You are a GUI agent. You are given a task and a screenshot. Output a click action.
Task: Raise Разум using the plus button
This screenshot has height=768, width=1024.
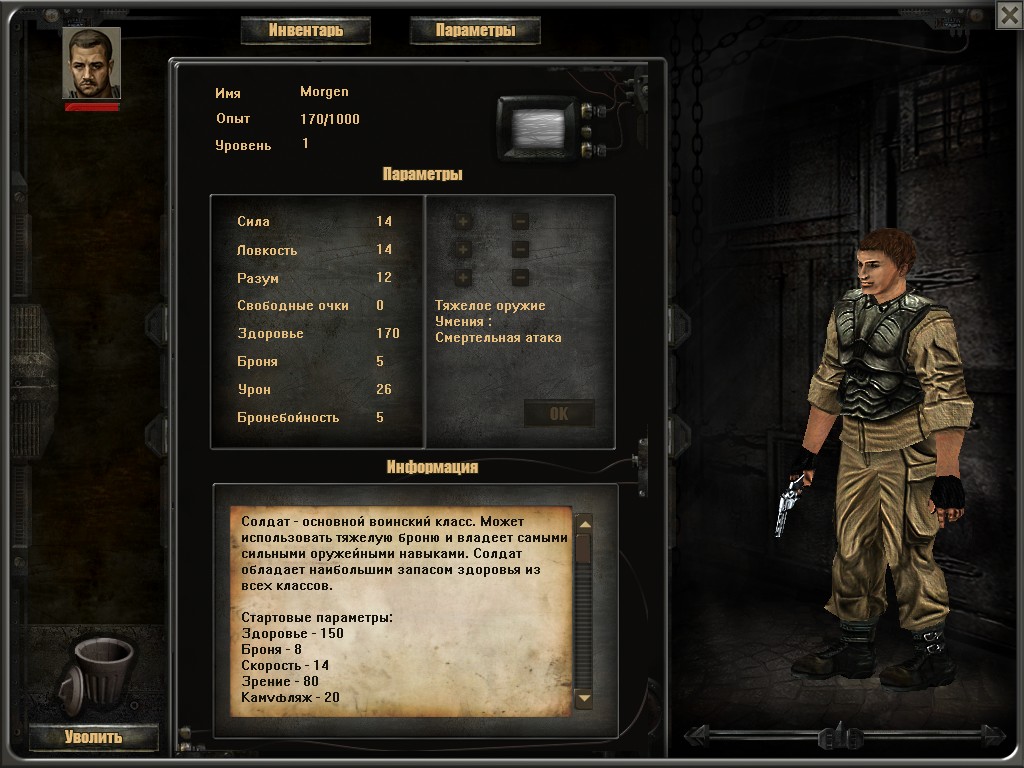click(463, 278)
